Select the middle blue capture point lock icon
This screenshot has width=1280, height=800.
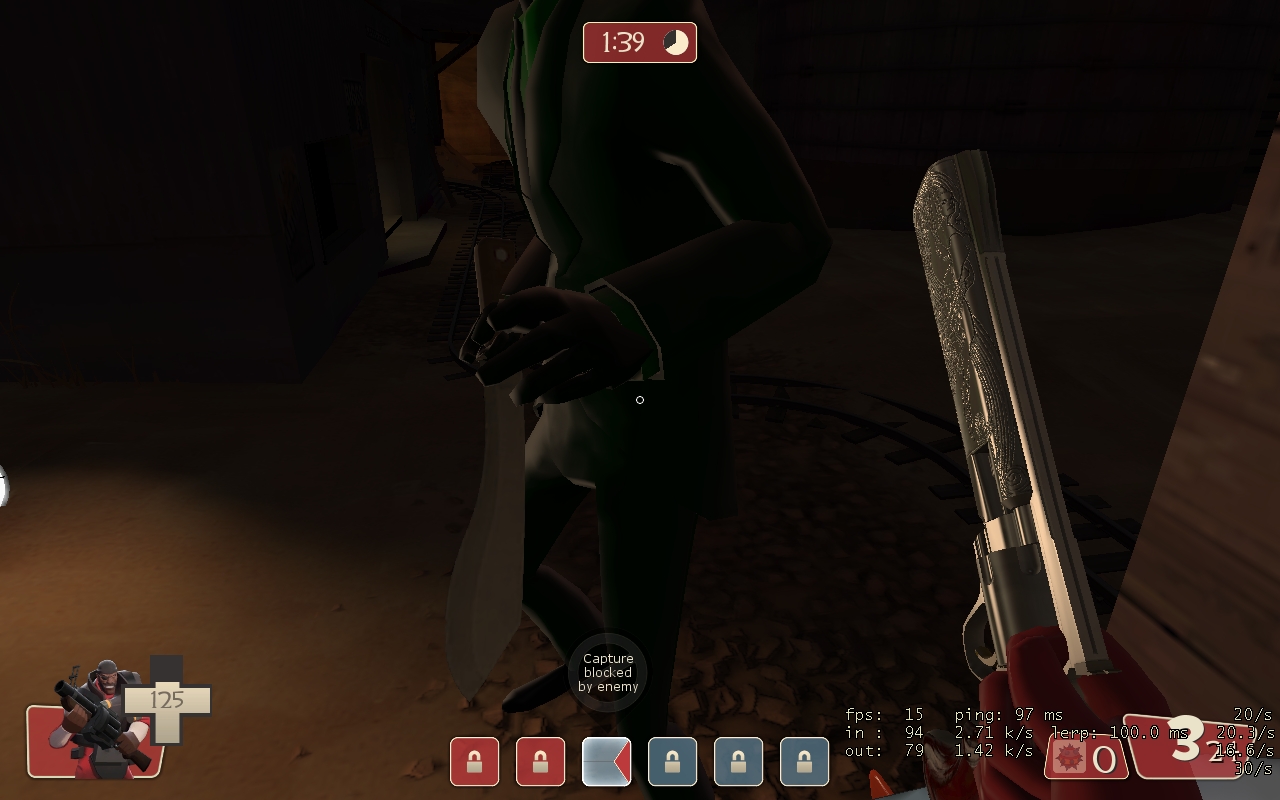coord(737,761)
